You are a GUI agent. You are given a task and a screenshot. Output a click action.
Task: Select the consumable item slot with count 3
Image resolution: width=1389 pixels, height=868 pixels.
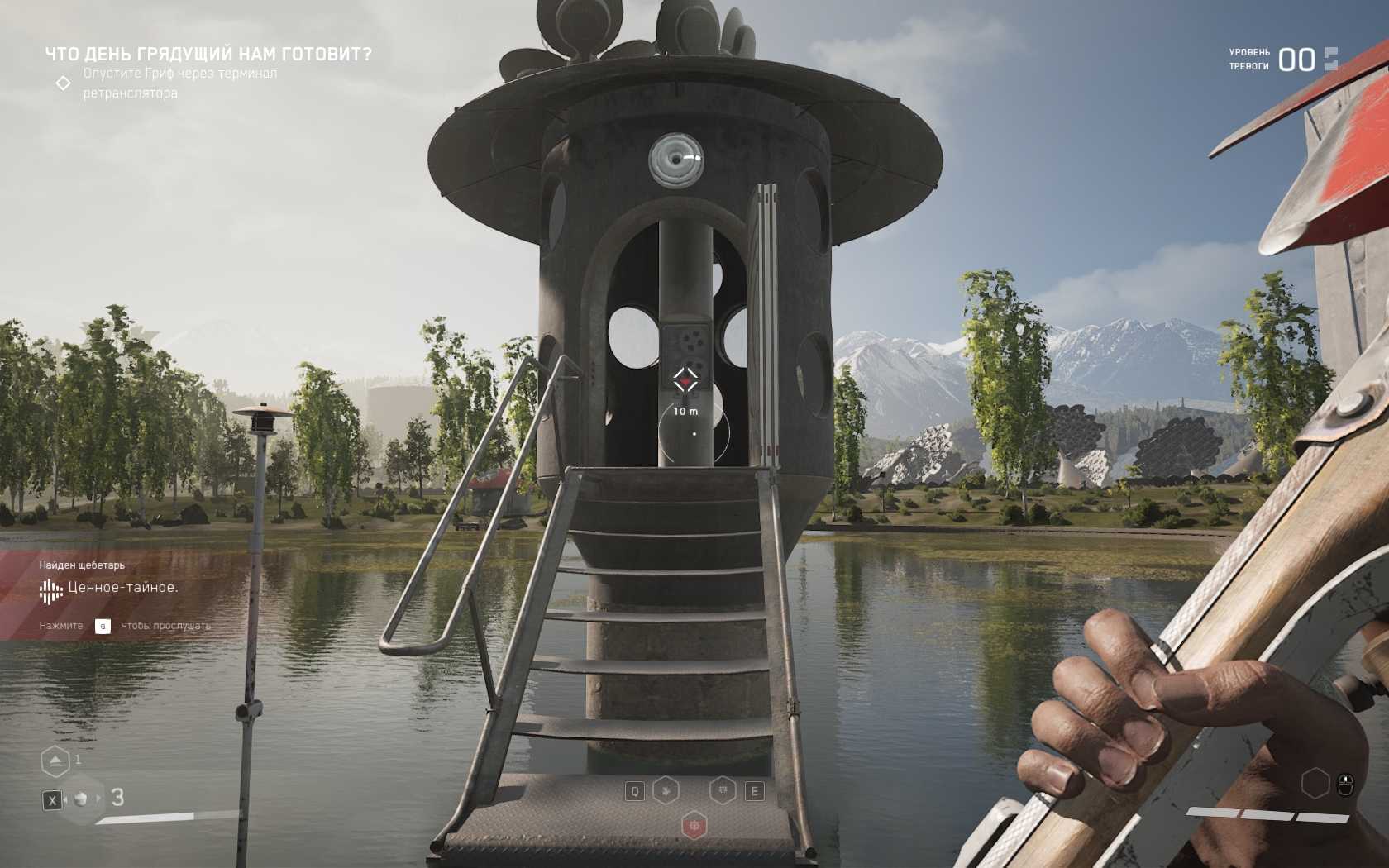81,799
